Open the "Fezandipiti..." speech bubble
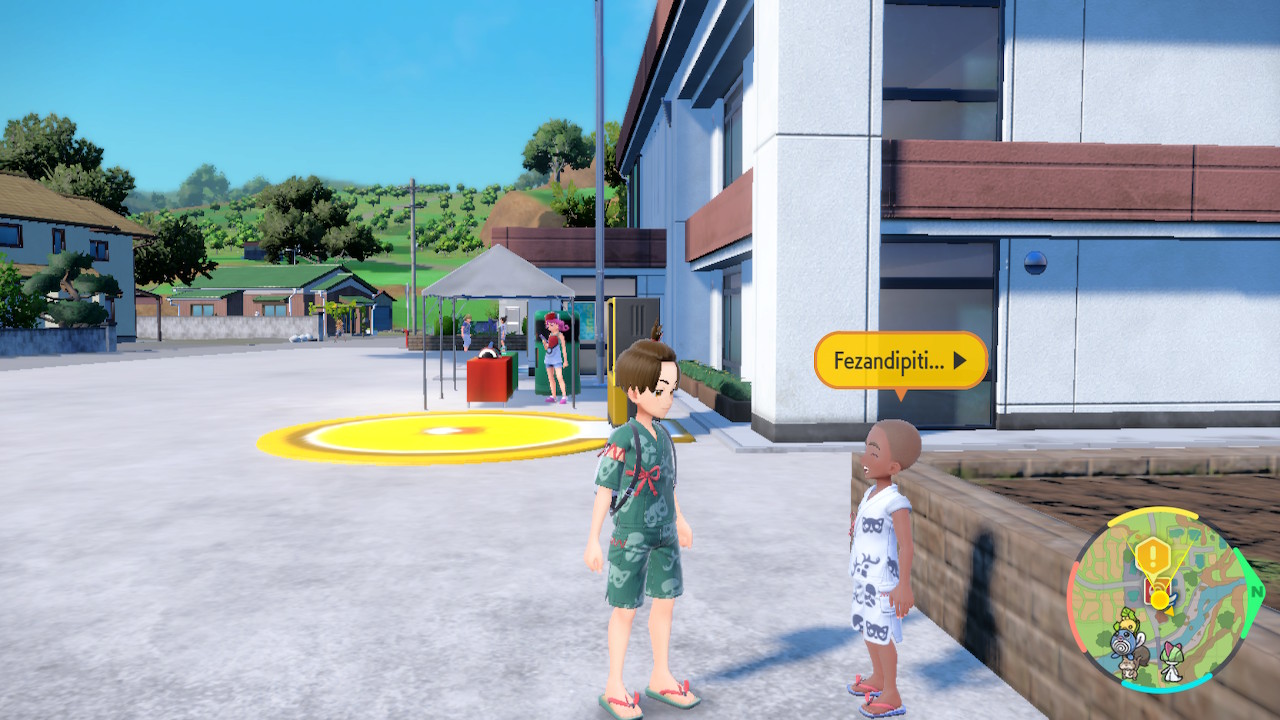Viewport: 1280px width, 720px height. point(900,360)
